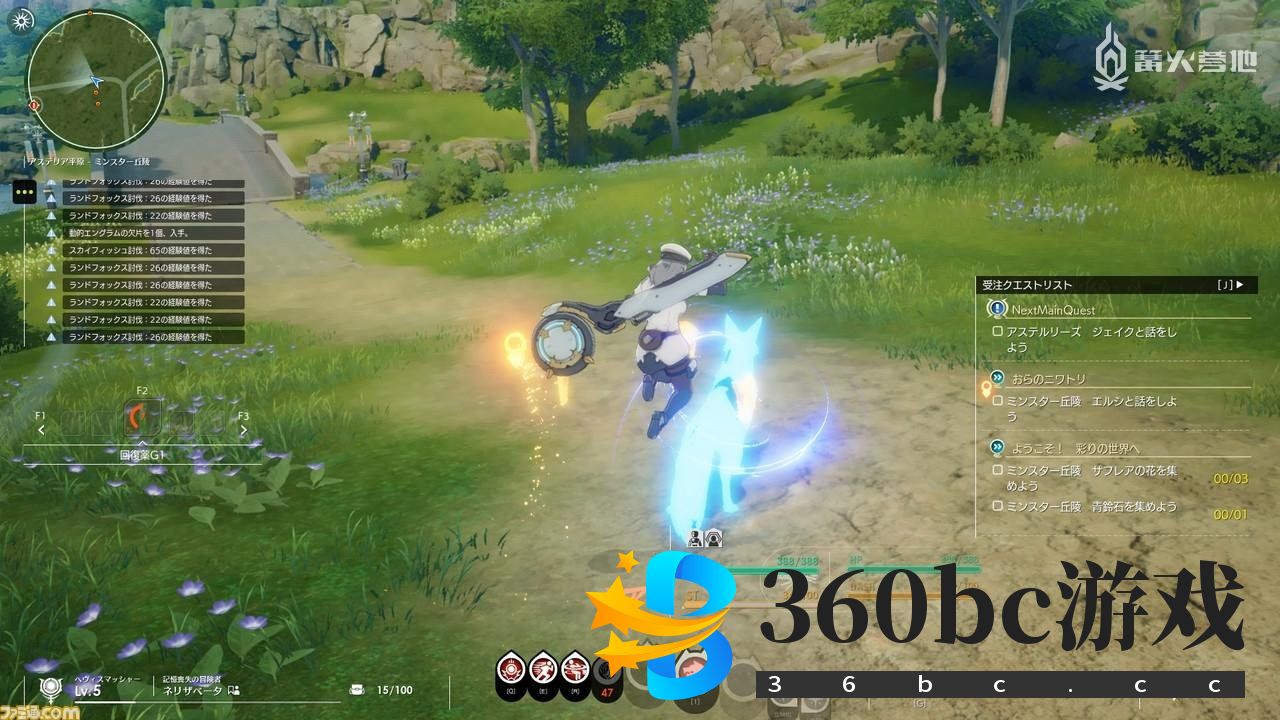Viewport: 1280px width, 720px height.
Task: Activate the leftmost red skill icon
Action: tap(511, 668)
